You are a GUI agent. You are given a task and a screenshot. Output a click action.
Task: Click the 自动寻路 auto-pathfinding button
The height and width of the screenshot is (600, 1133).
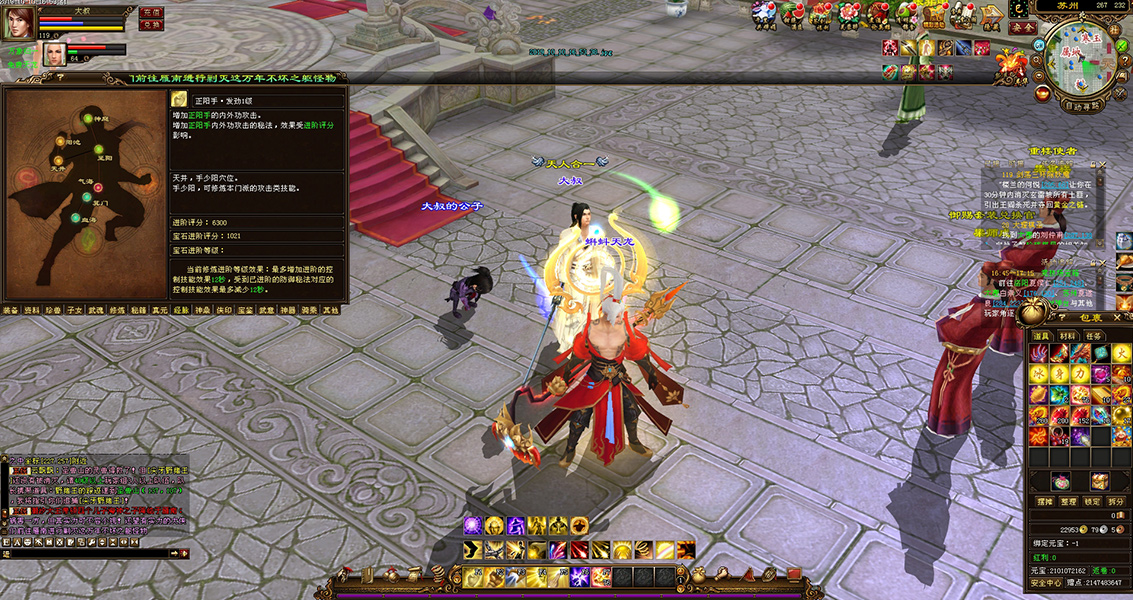[x=1082, y=105]
